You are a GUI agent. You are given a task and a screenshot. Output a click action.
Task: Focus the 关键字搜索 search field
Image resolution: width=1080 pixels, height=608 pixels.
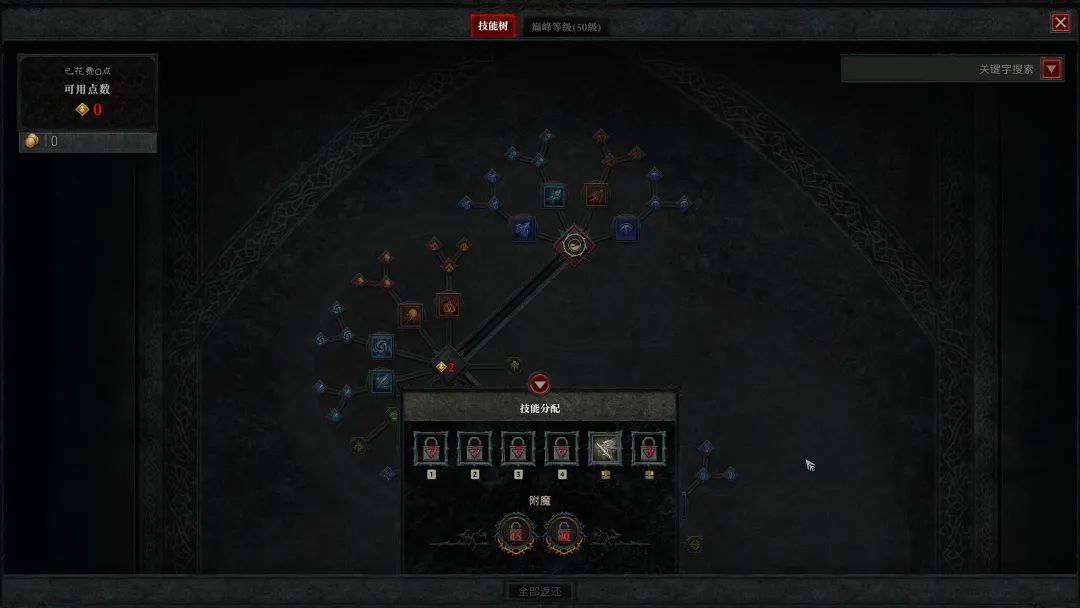(940, 69)
